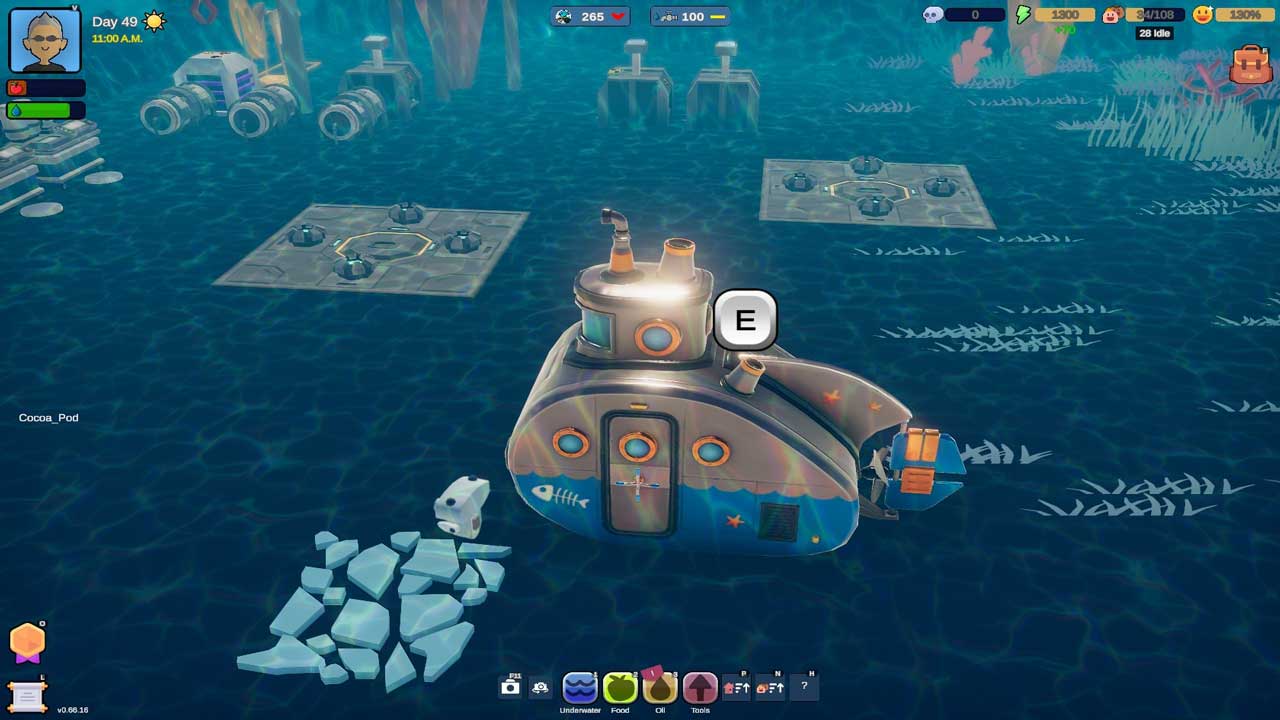Viewport: 1280px width, 720px height.
Task: Click the population face icon
Action: tap(1112, 15)
